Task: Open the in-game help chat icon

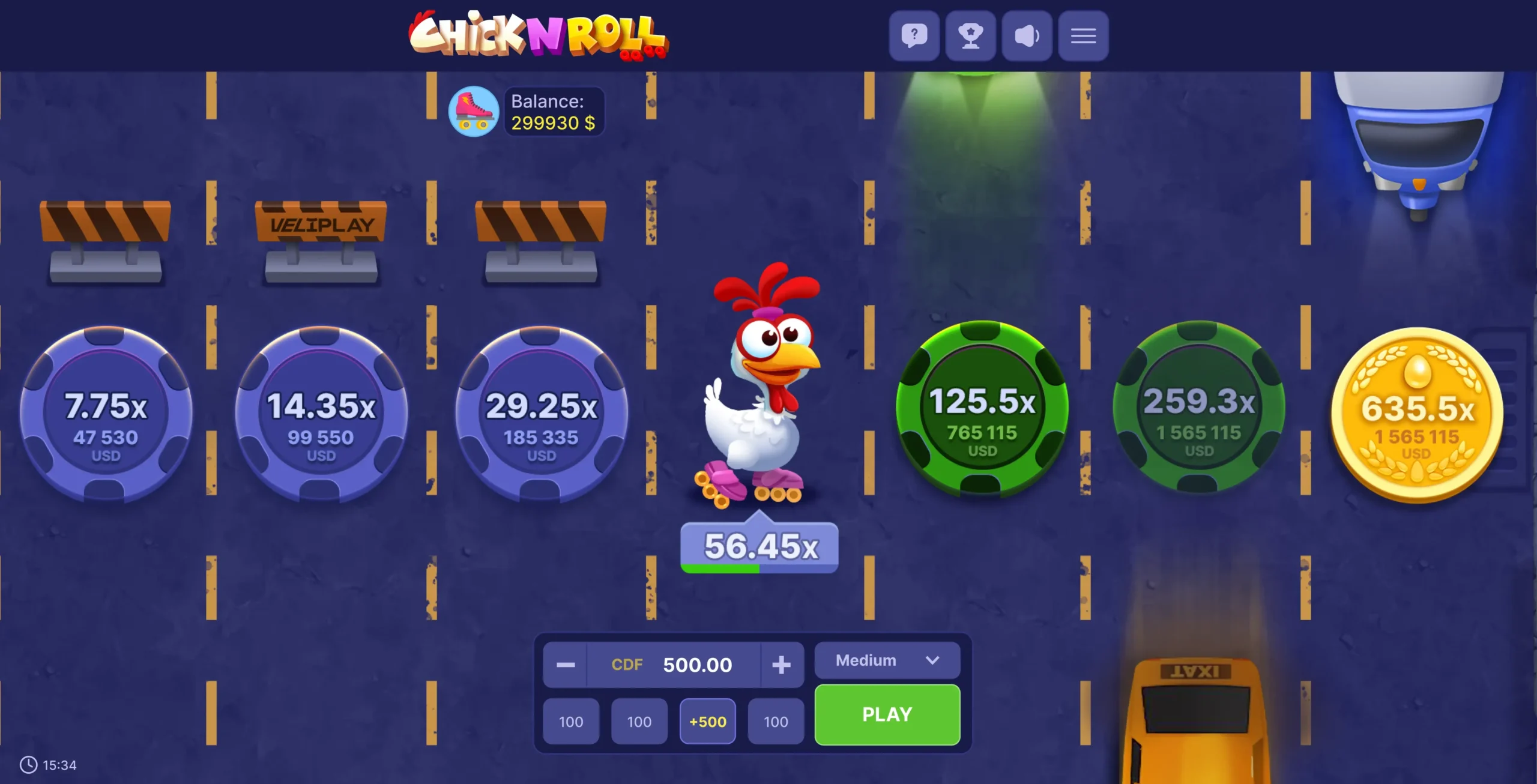Action: point(914,35)
